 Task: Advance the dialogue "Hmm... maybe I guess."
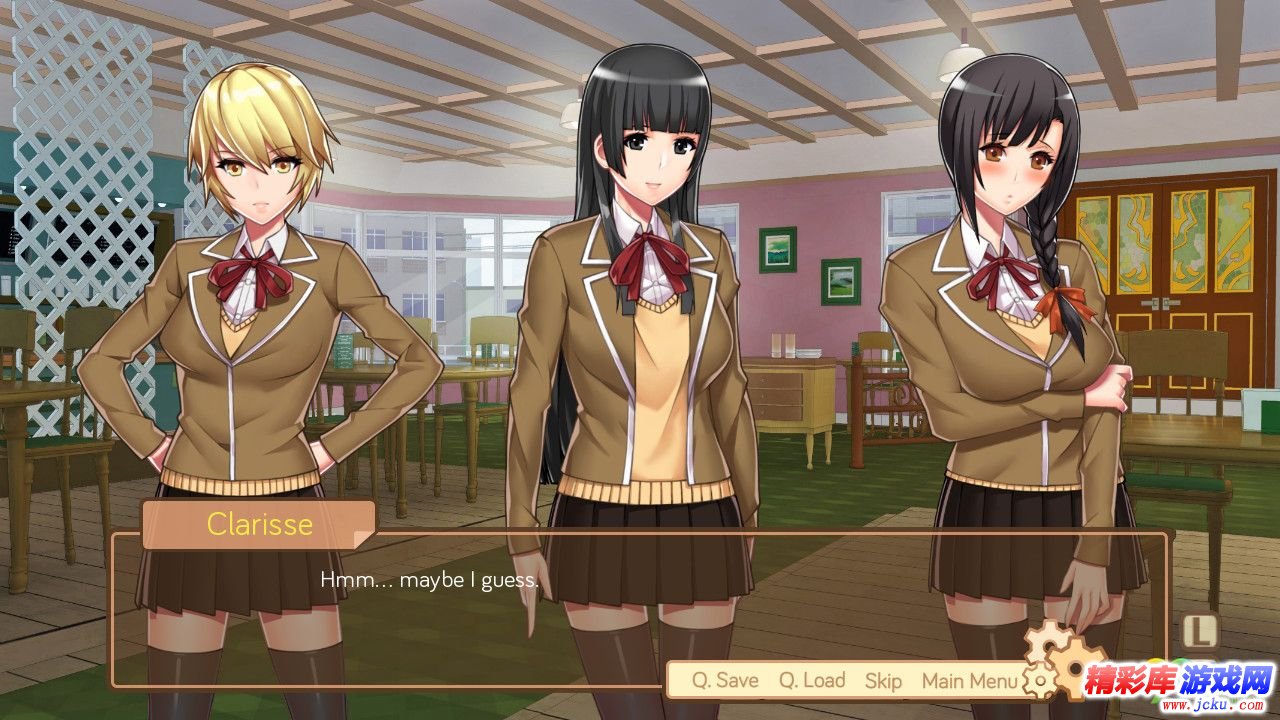[x=430, y=580]
